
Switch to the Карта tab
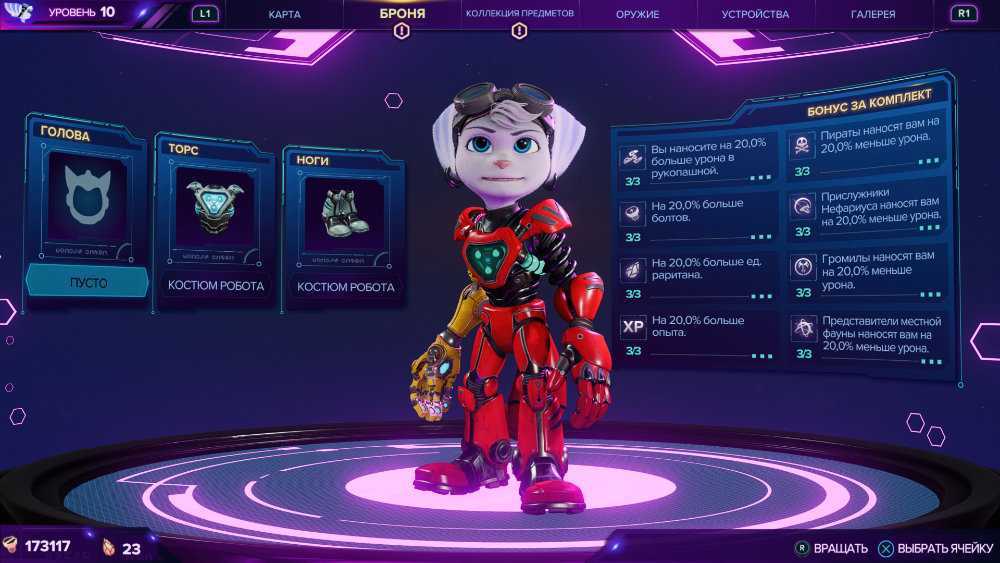click(x=284, y=14)
